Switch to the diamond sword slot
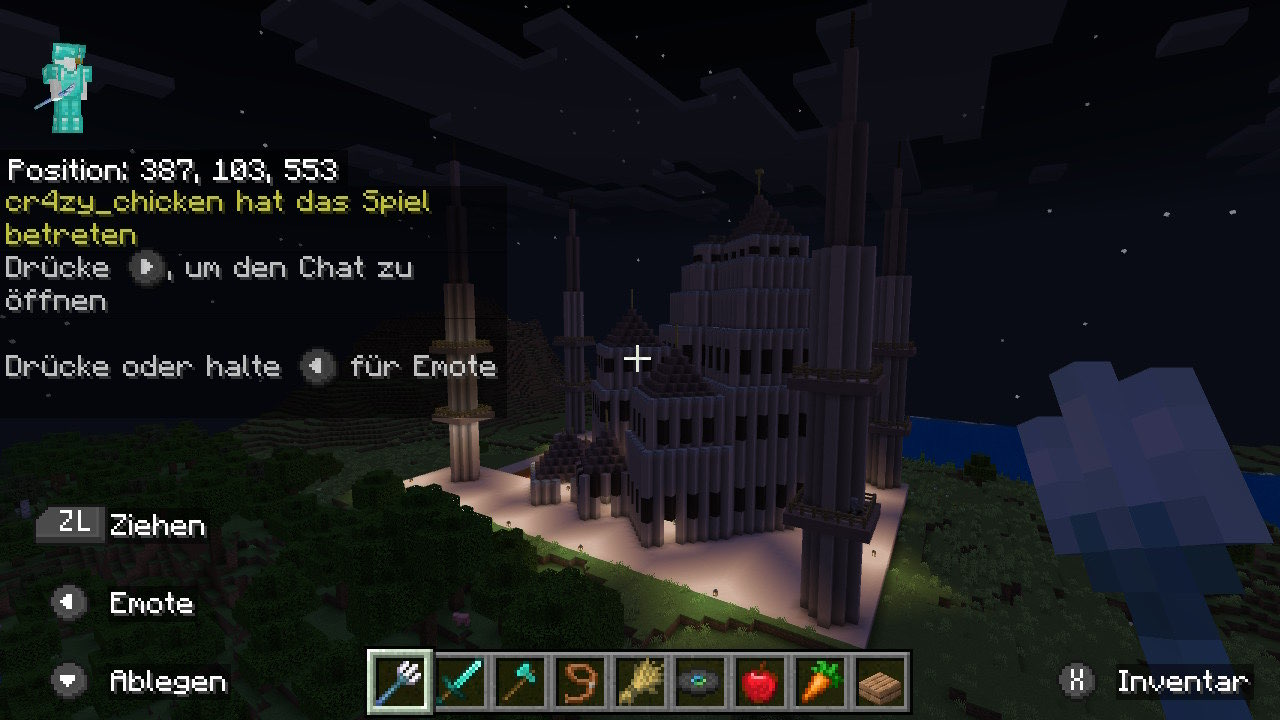 click(x=461, y=682)
